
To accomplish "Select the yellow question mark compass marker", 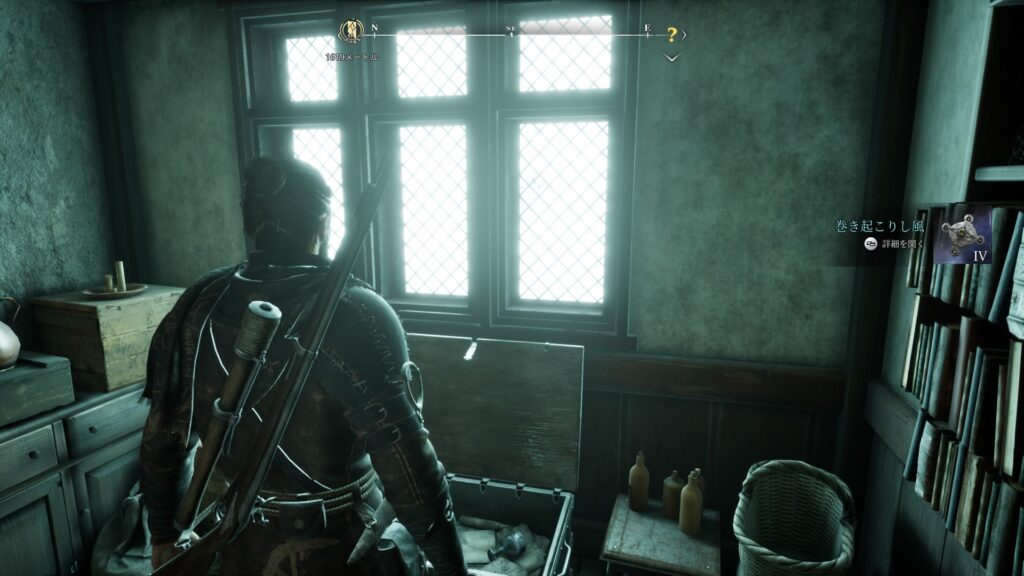I will 672,35.
